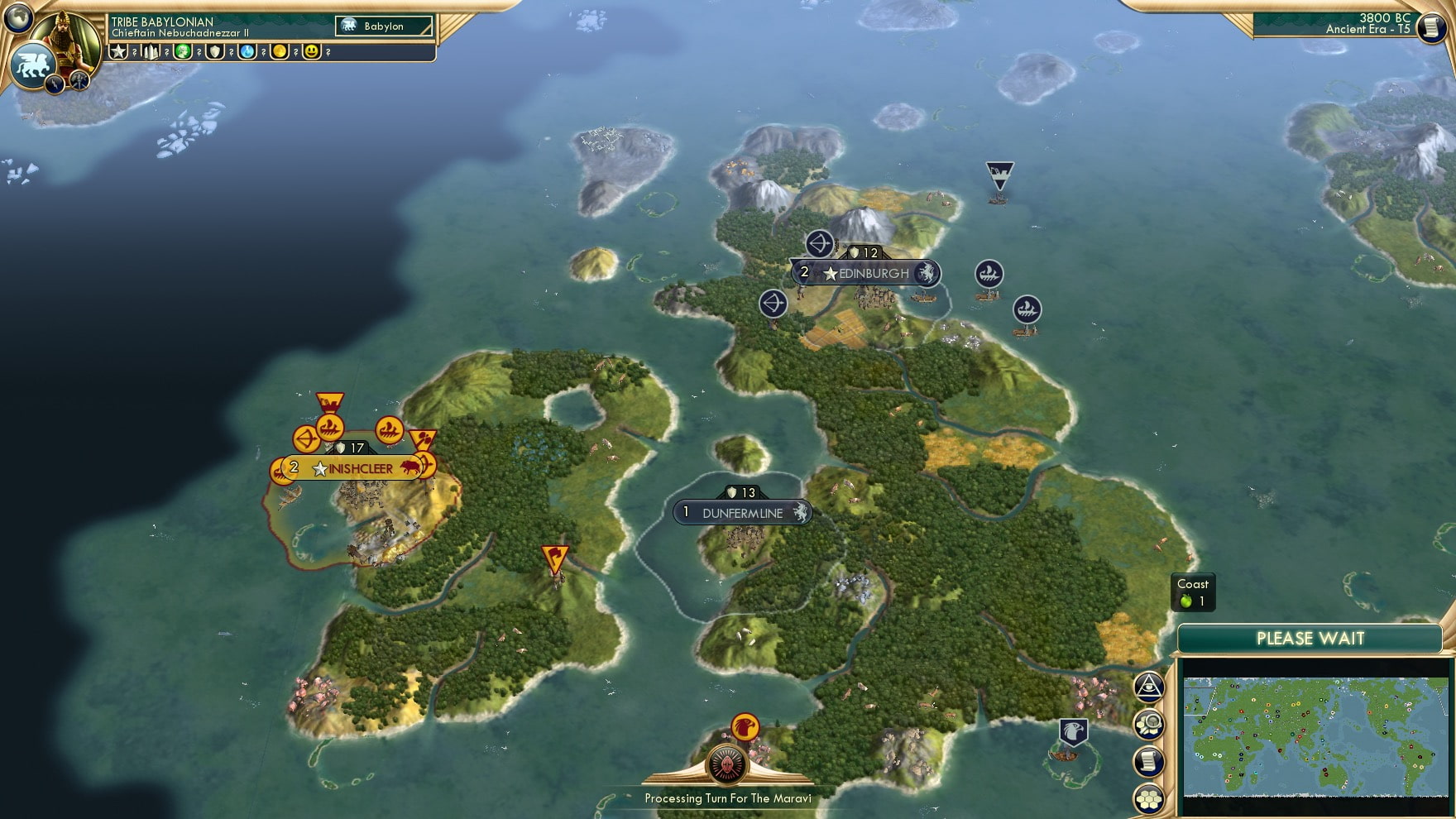Select the gold coin icon
This screenshot has width=1456, height=819.
(x=280, y=51)
